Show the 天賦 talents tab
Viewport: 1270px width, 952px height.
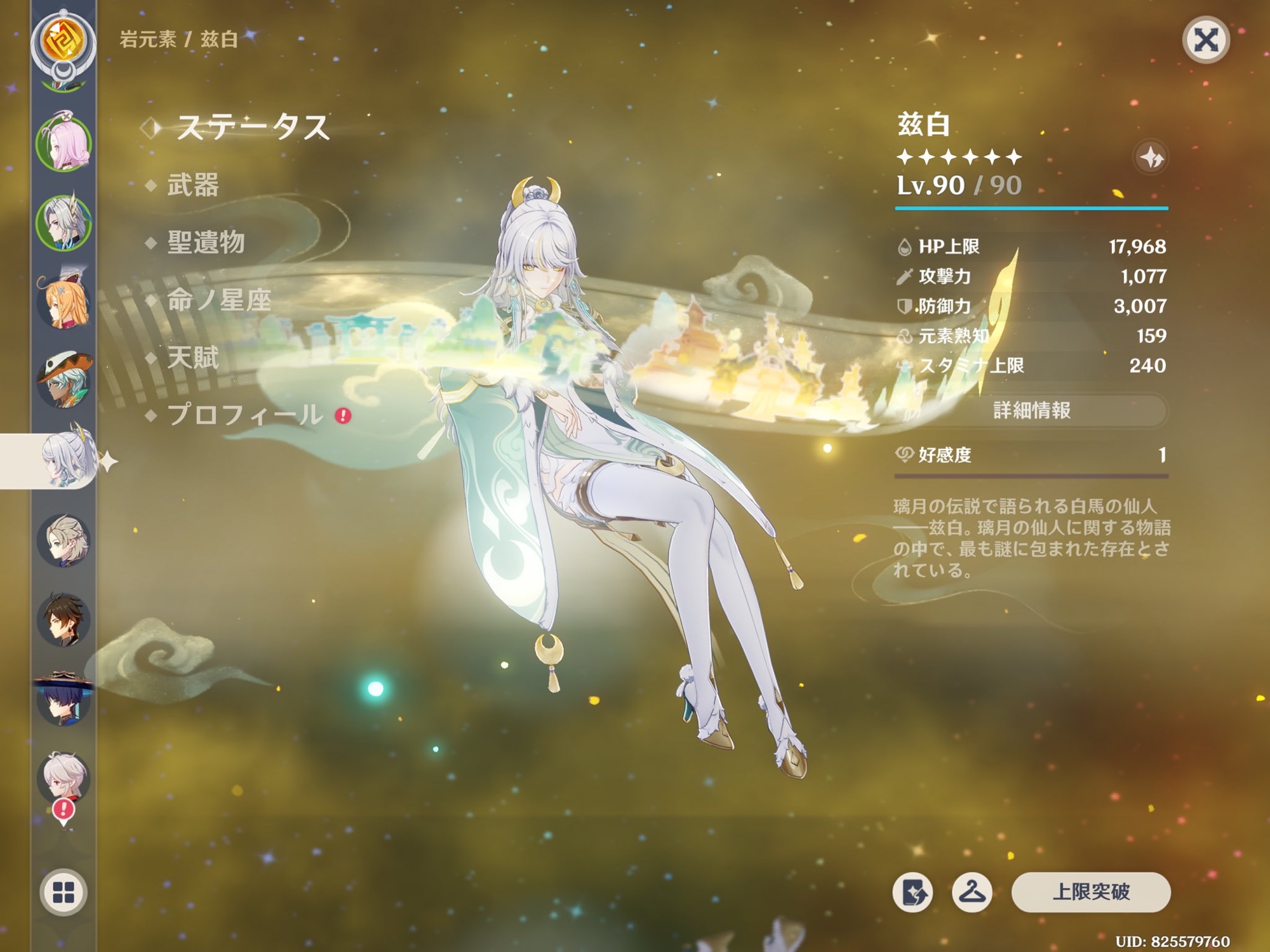(x=193, y=358)
